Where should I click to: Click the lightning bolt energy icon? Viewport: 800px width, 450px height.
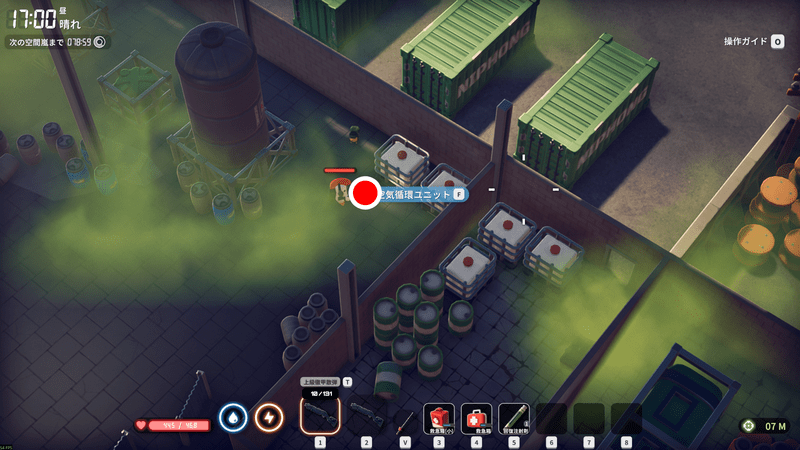tap(268, 416)
